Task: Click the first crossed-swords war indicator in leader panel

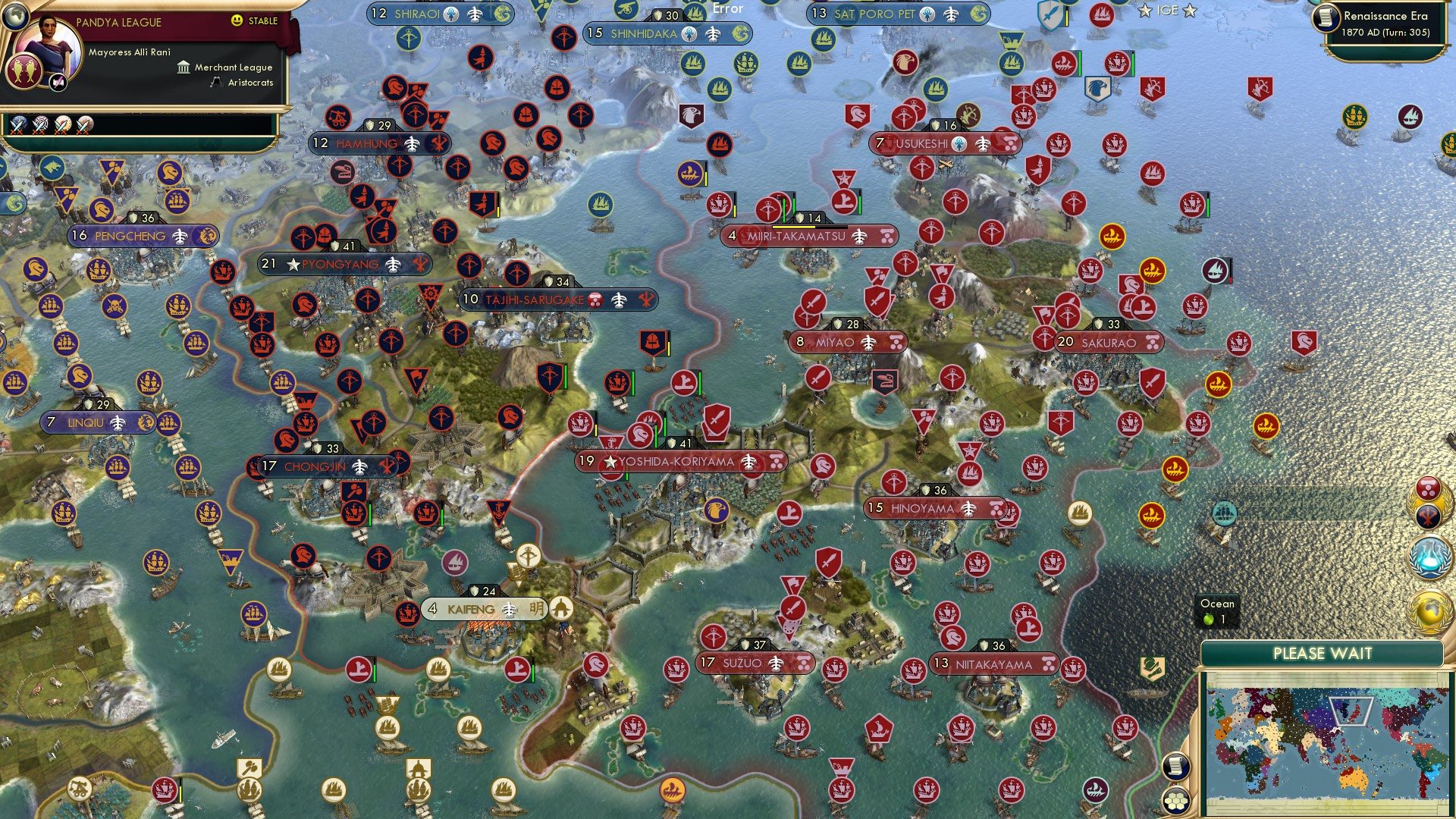Action: 18,123
